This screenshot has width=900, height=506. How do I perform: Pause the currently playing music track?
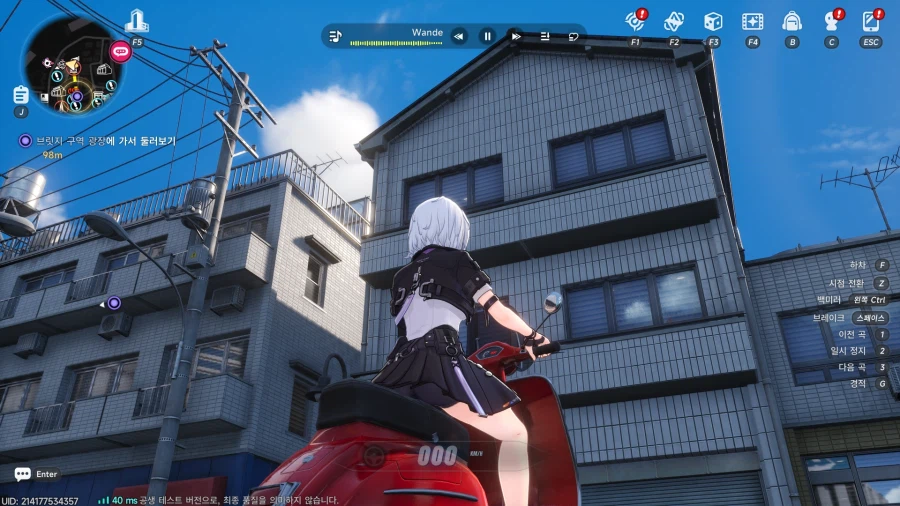(x=488, y=36)
